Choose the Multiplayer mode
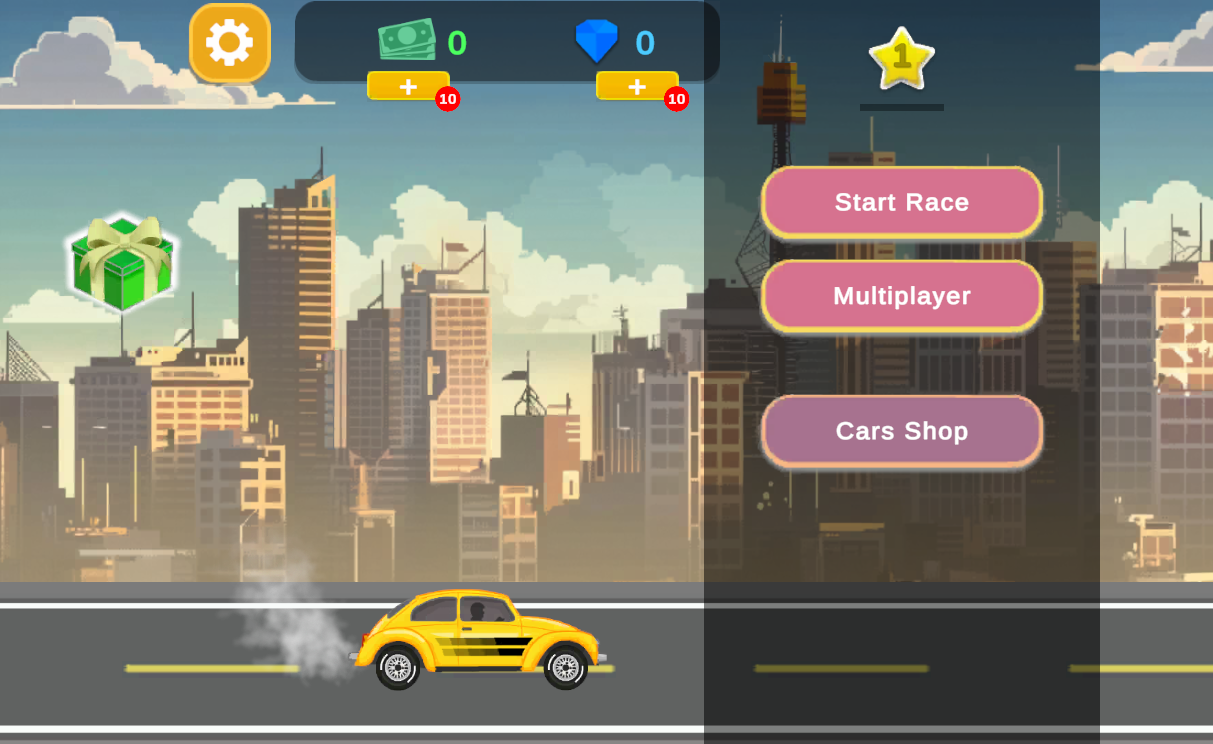 902,296
